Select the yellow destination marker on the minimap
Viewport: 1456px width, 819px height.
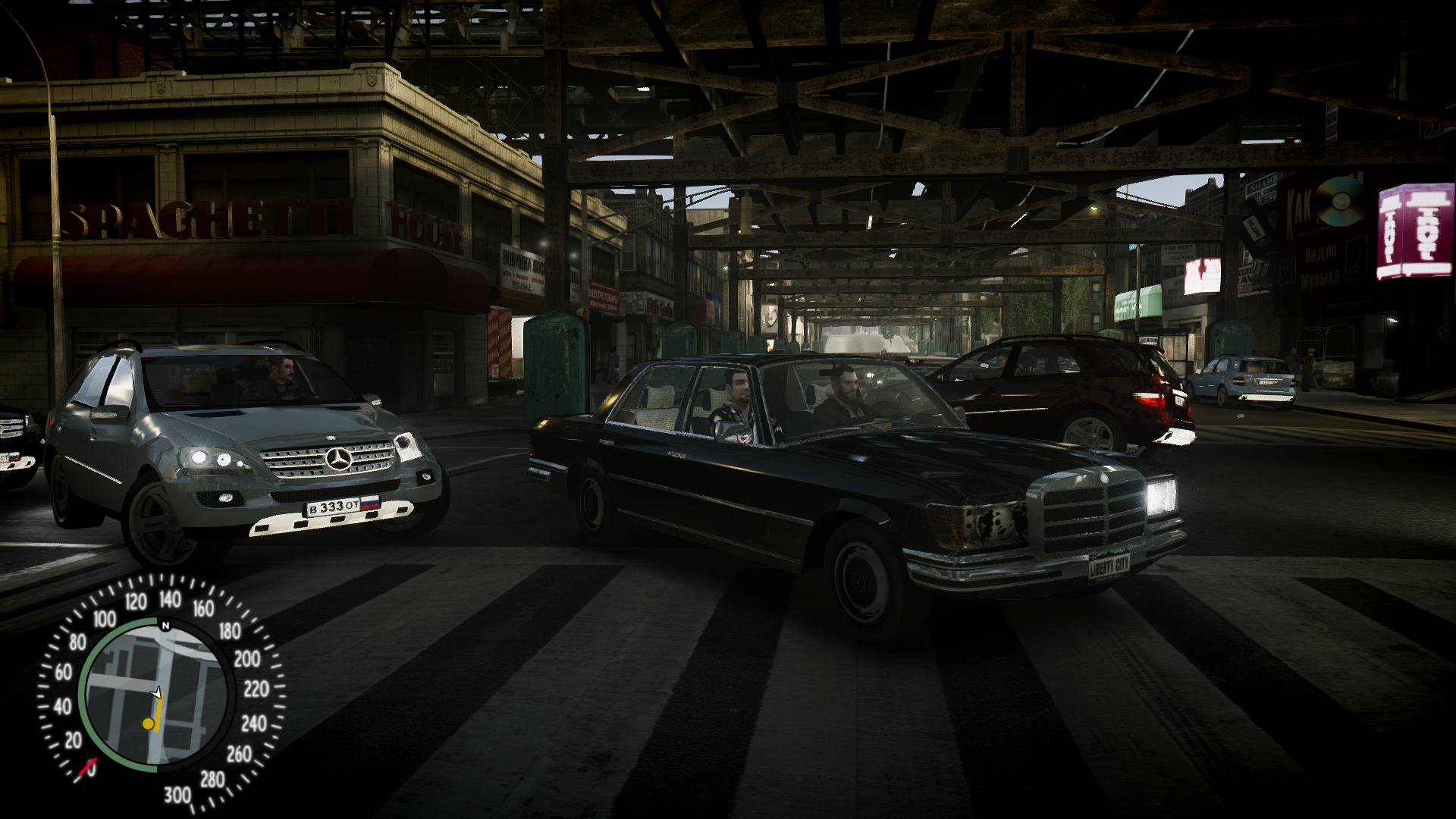149,724
